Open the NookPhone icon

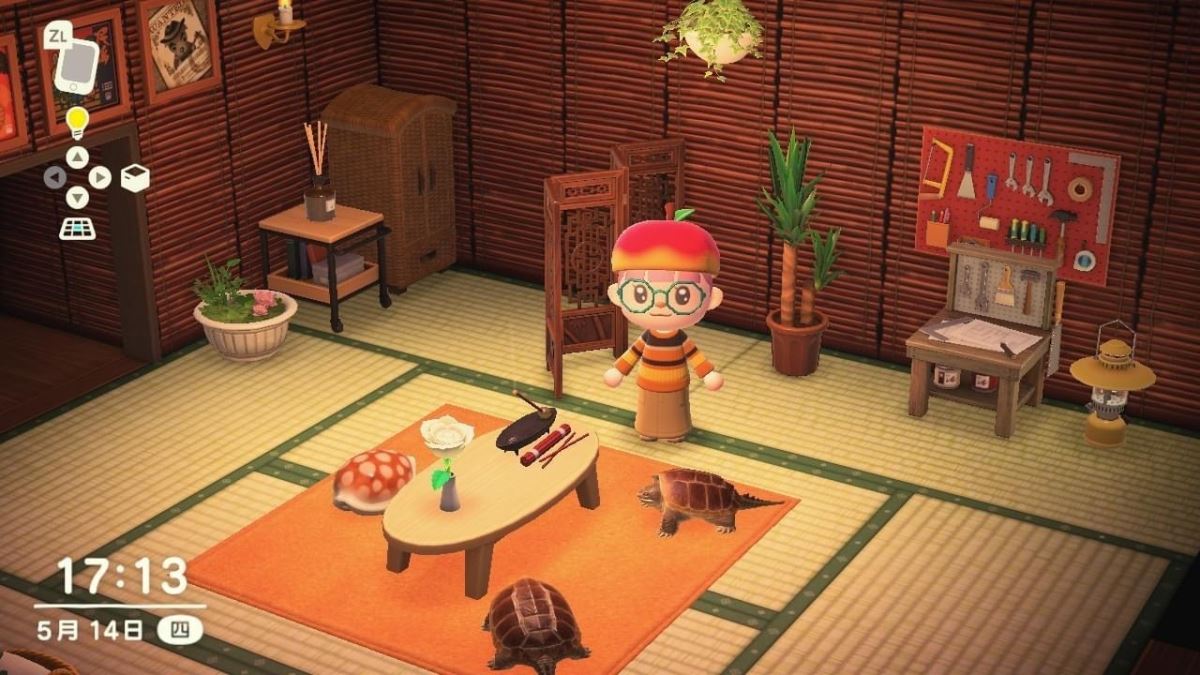[x=77, y=65]
